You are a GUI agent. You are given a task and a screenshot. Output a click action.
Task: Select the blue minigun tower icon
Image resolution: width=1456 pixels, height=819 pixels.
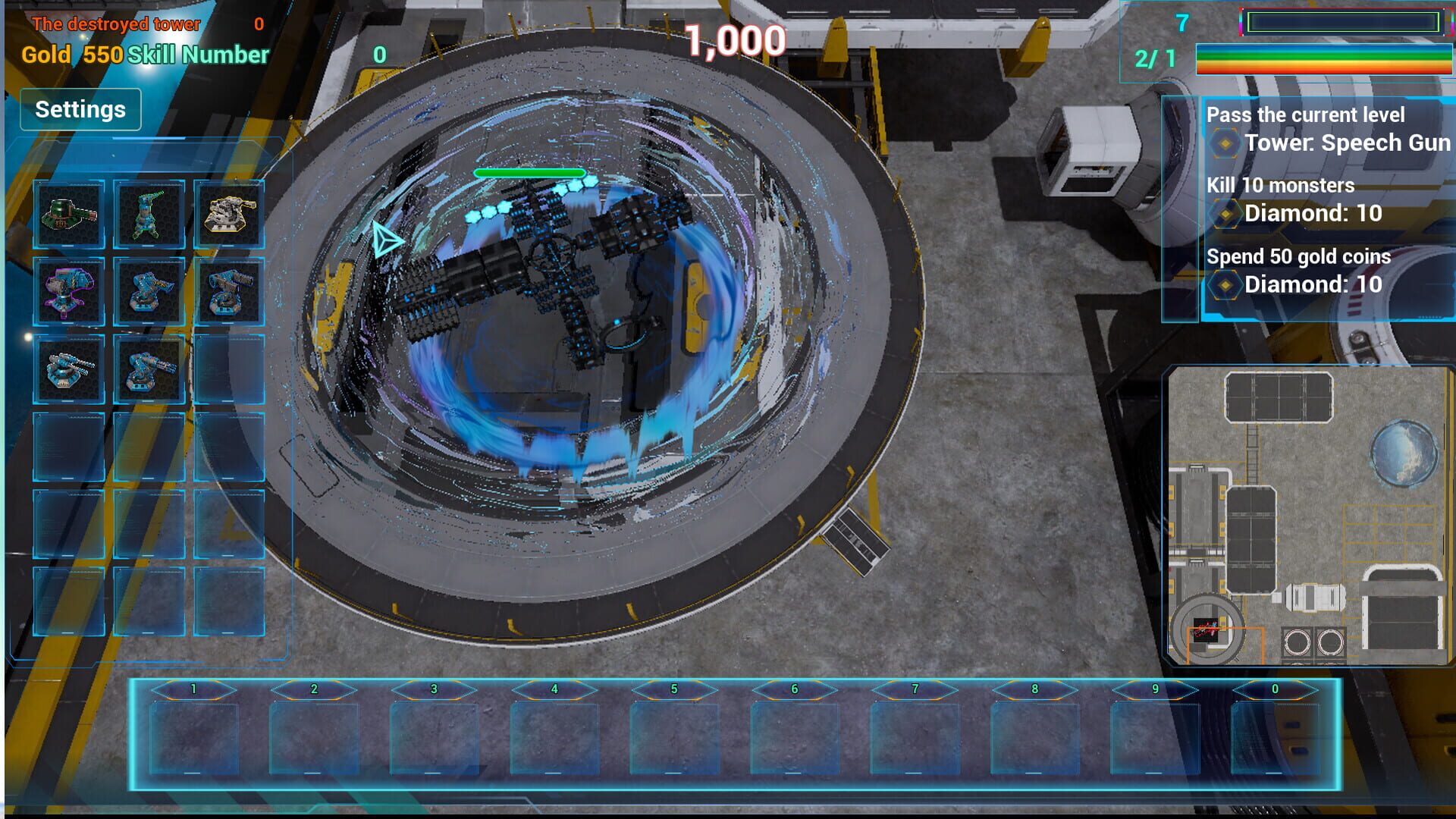click(149, 370)
